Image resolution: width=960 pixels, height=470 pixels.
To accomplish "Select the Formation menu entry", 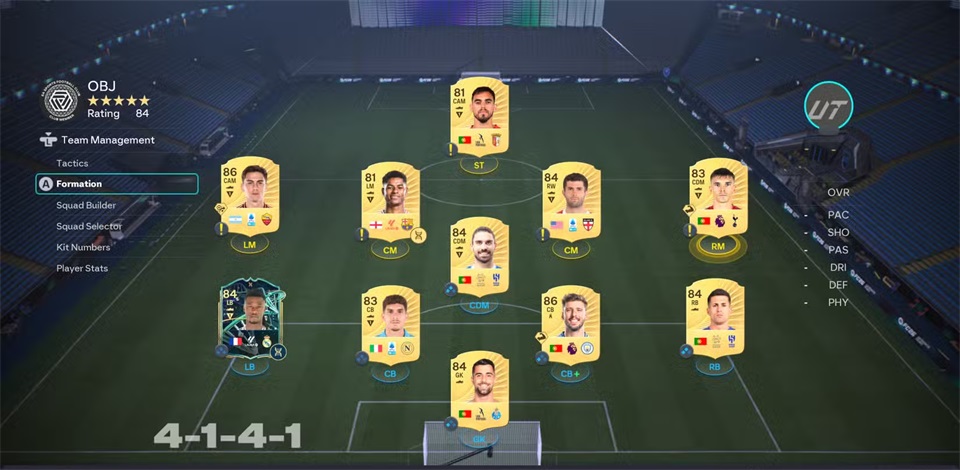I will coord(79,184).
